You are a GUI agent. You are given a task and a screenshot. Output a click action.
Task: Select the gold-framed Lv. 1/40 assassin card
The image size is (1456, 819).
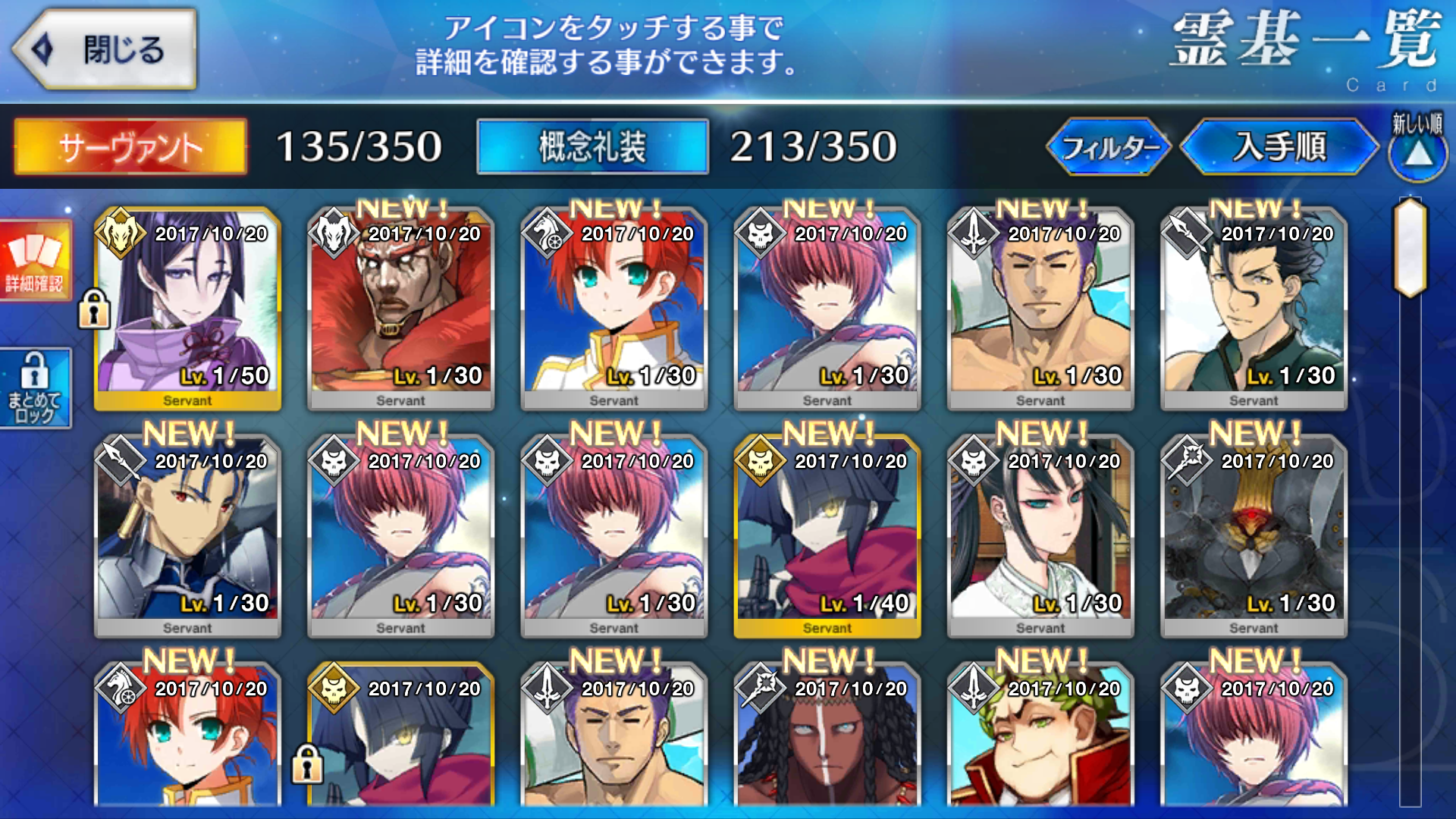tap(827, 535)
